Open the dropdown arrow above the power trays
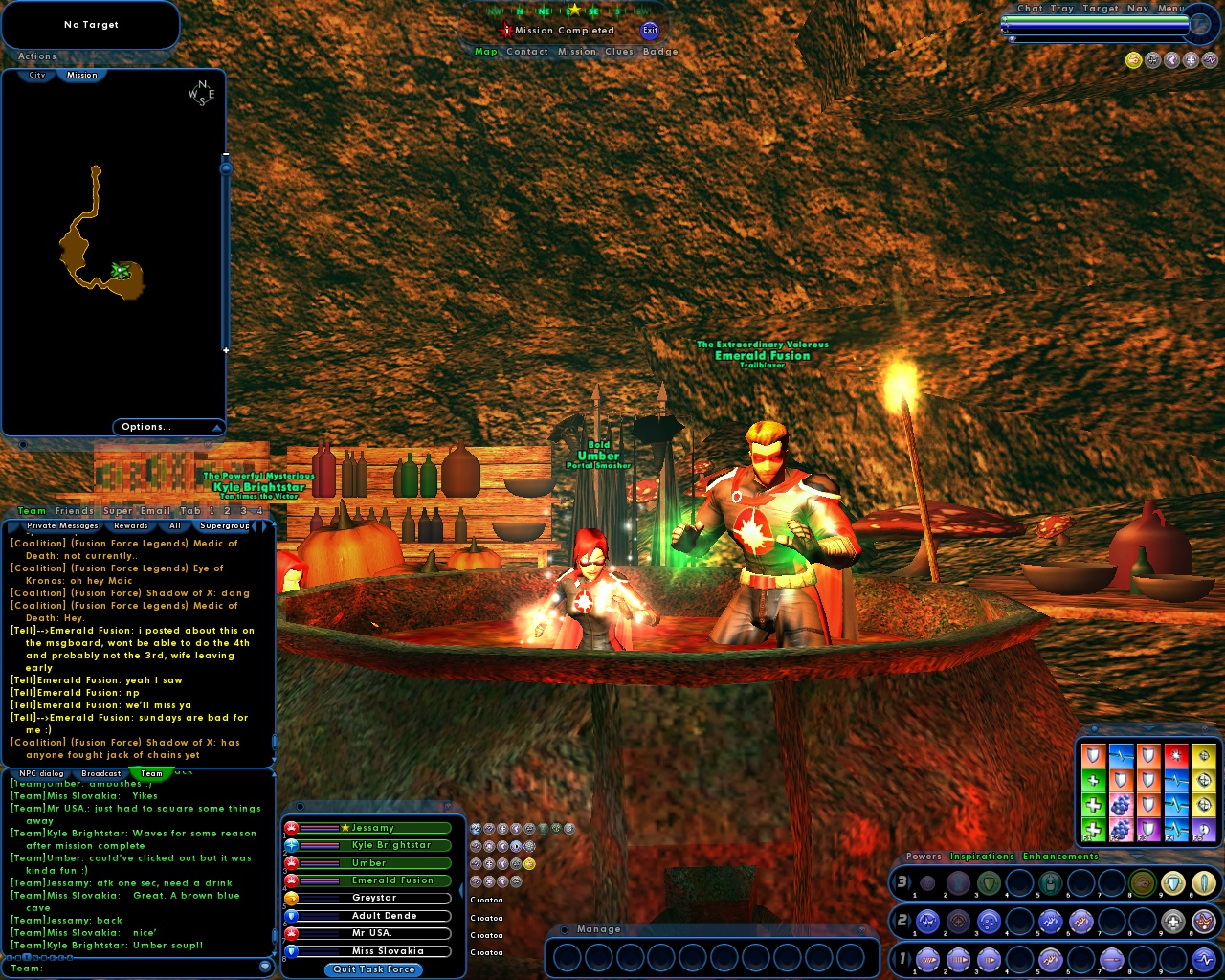The image size is (1225, 980). pyautogui.click(x=1138, y=857)
